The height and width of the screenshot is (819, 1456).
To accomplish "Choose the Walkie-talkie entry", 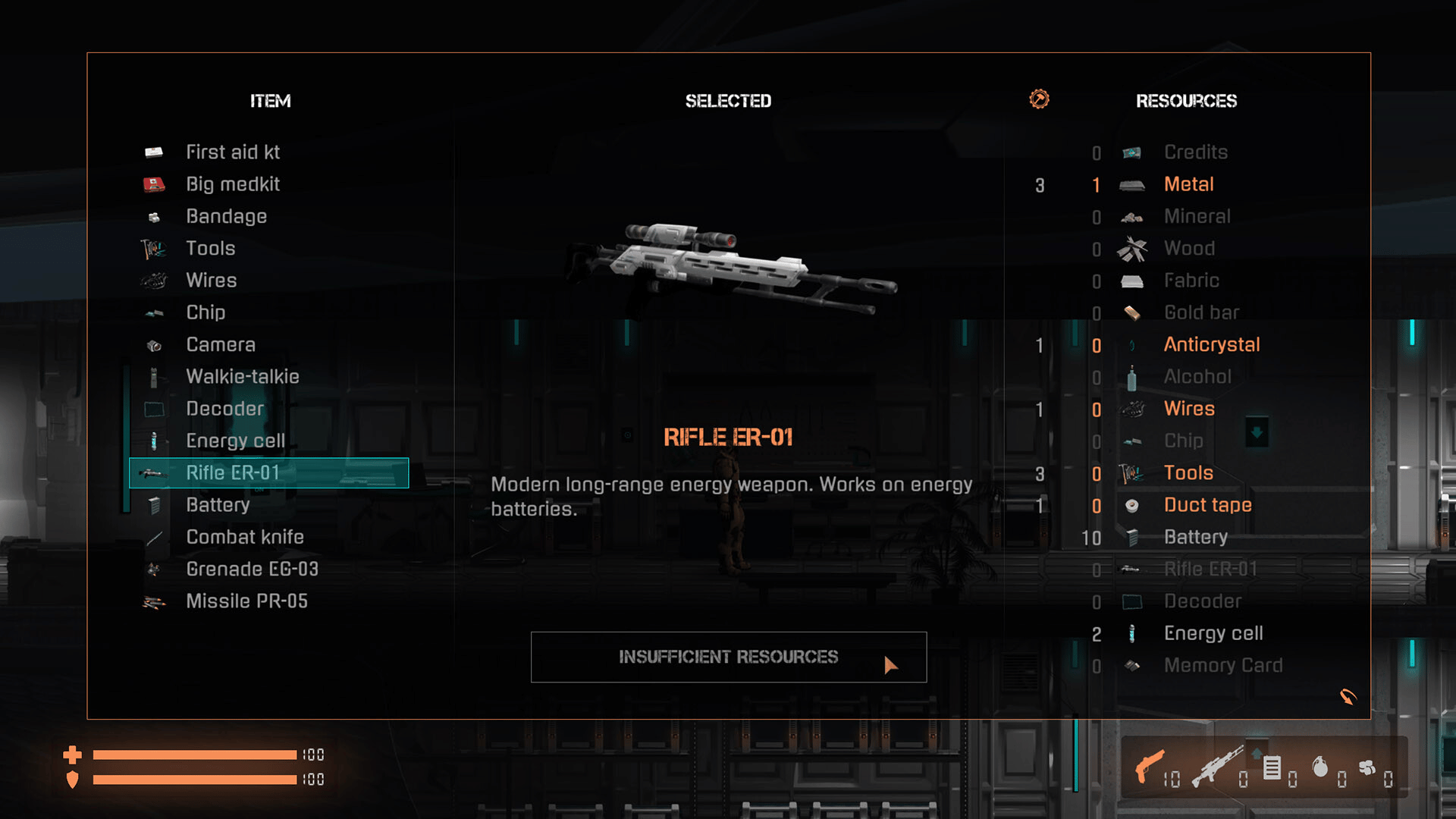I will click(242, 377).
